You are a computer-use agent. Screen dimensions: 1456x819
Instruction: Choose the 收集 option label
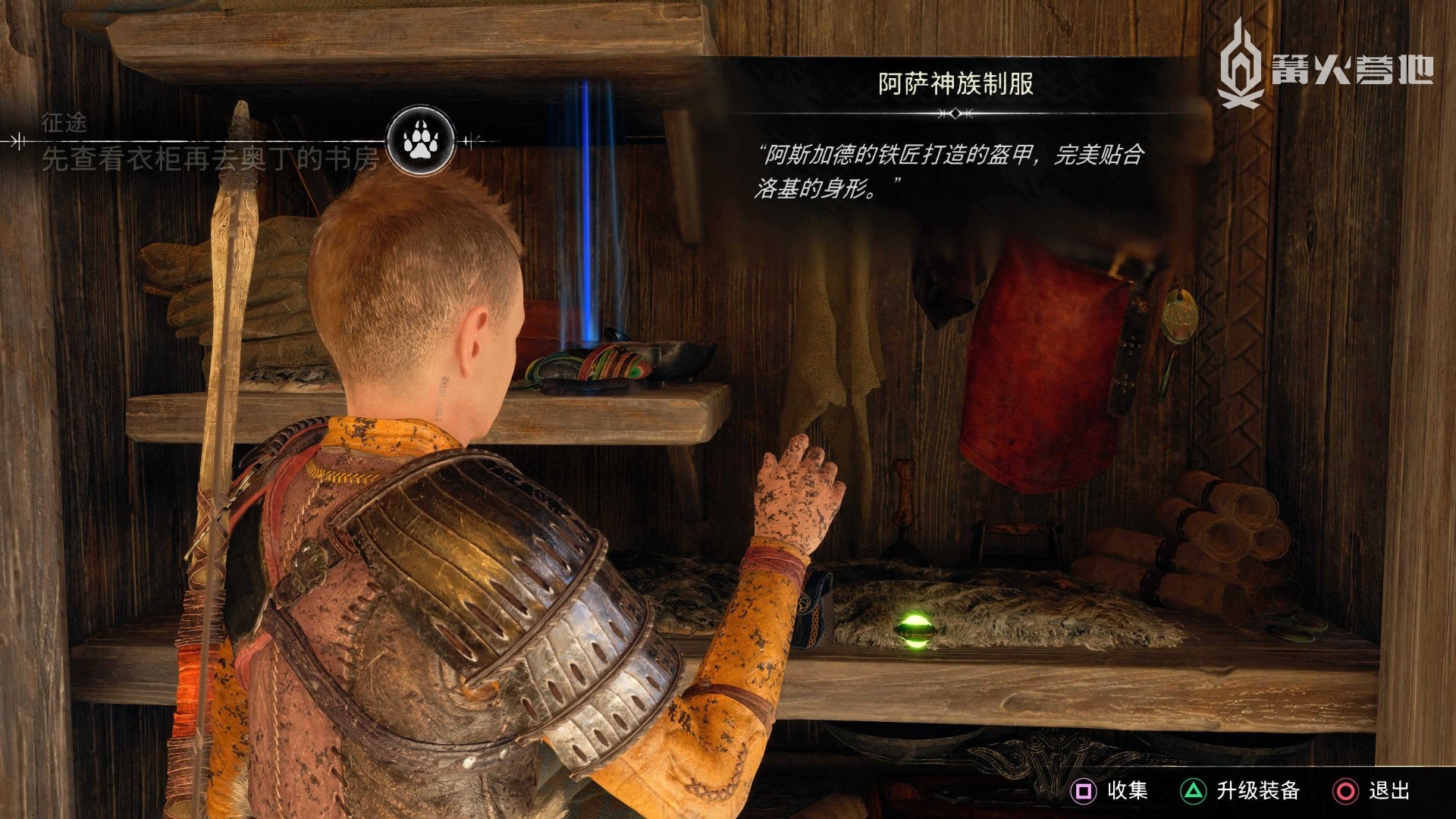click(1127, 791)
